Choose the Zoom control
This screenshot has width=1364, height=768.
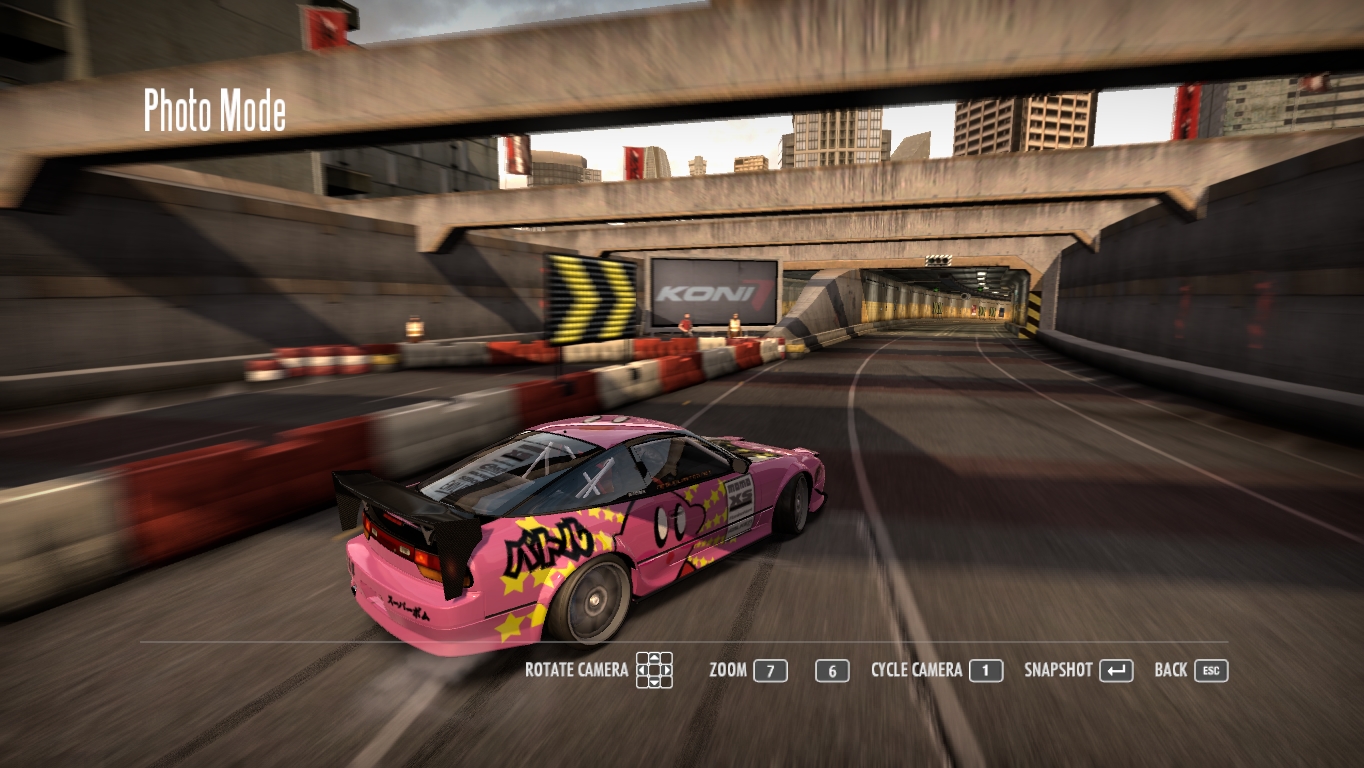pyautogui.click(x=770, y=671)
